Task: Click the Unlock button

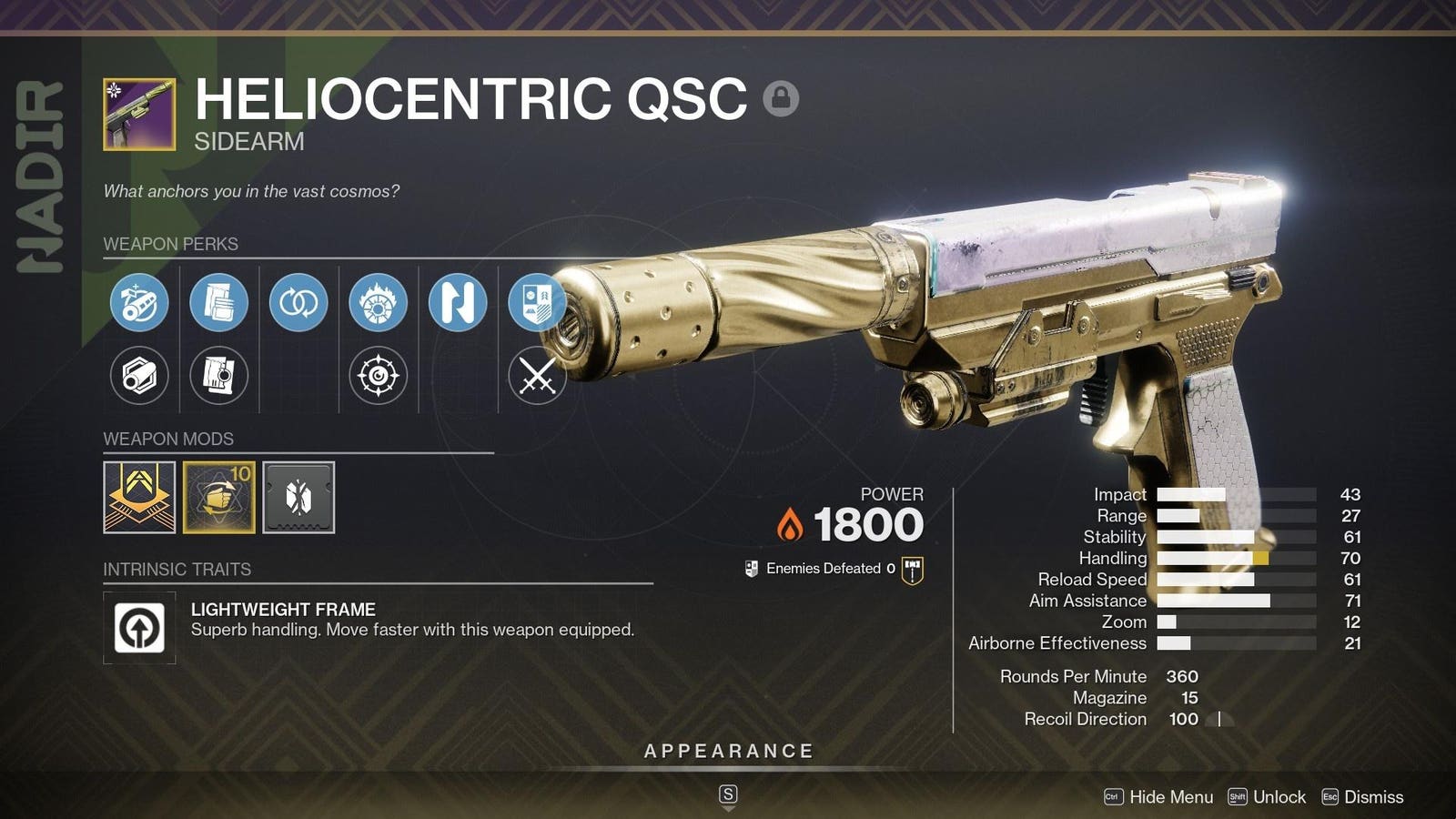Action: pyautogui.click(x=1278, y=796)
